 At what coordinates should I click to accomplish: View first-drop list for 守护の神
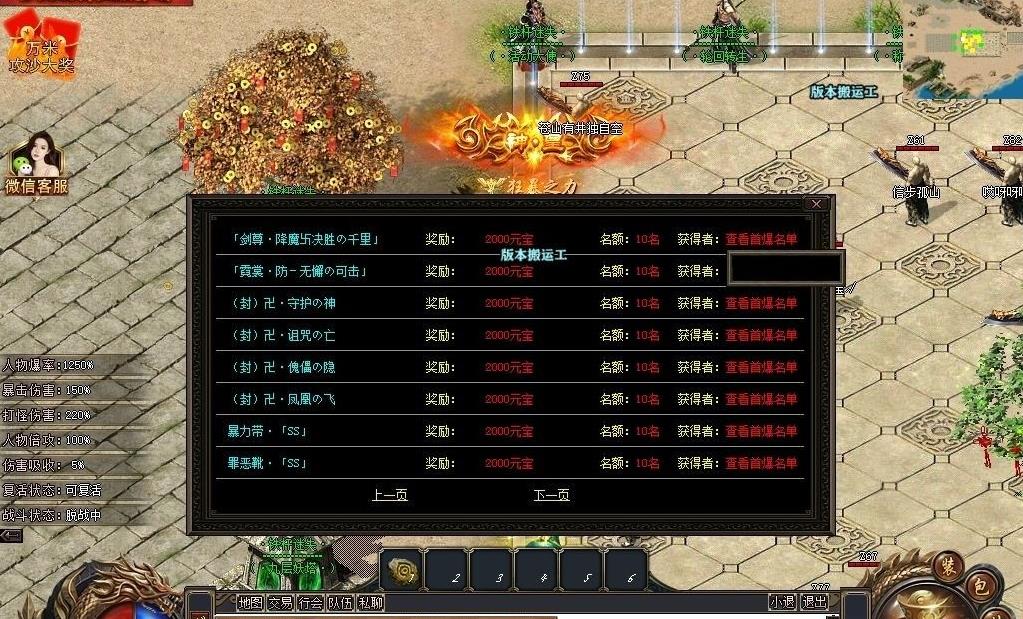pyautogui.click(x=761, y=303)
